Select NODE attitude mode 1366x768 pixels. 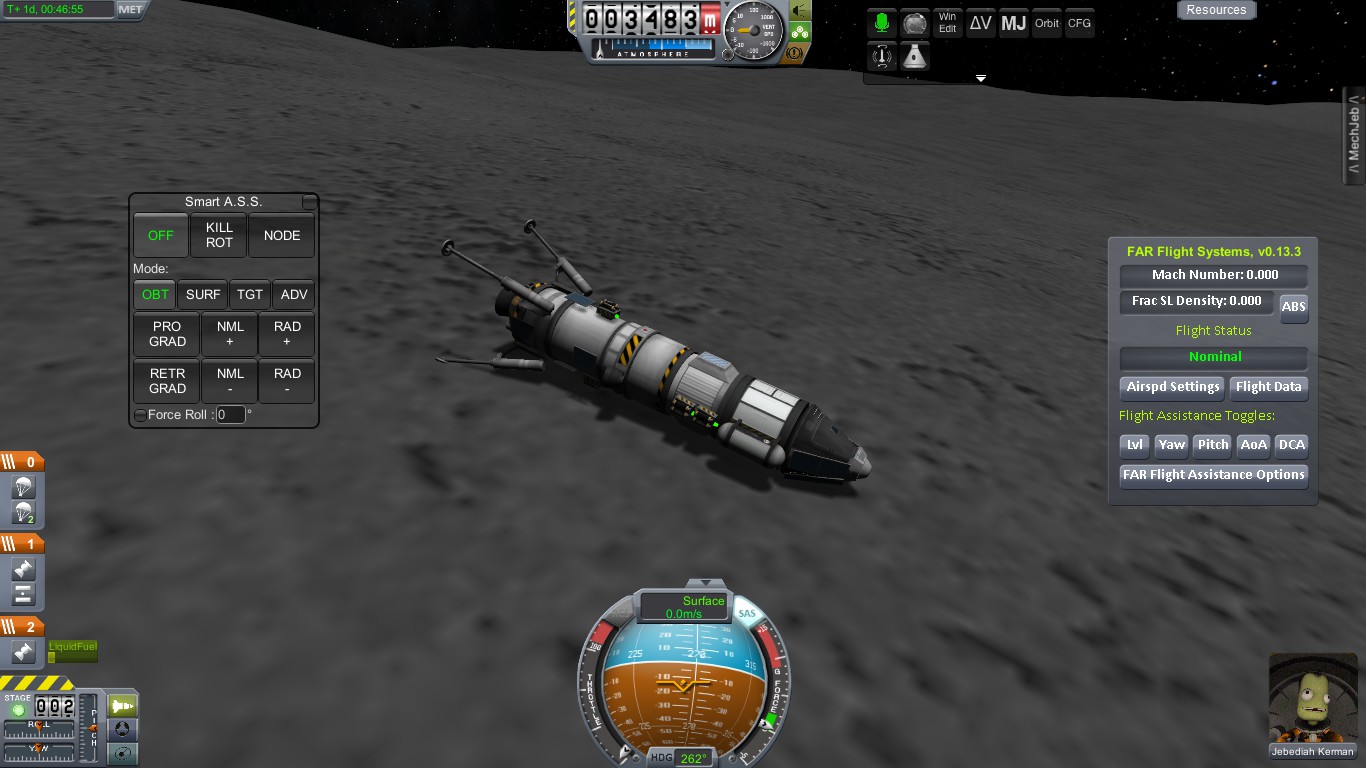[x=282, y=236]
